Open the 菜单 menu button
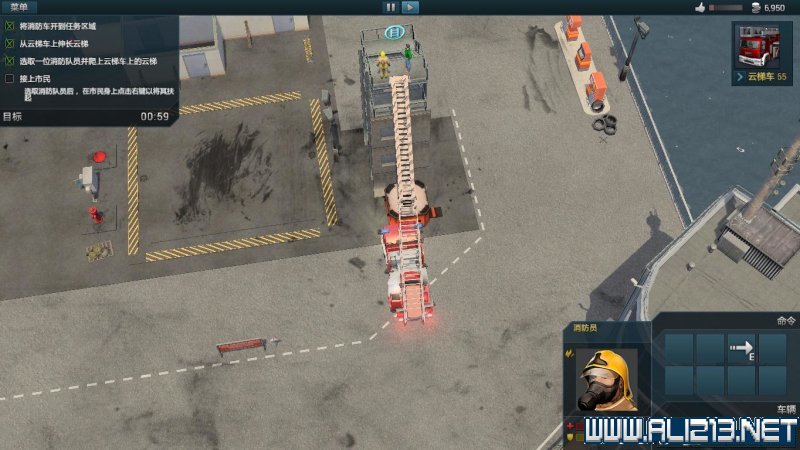This screenshot has height=450, width=800. pos(19,6)
